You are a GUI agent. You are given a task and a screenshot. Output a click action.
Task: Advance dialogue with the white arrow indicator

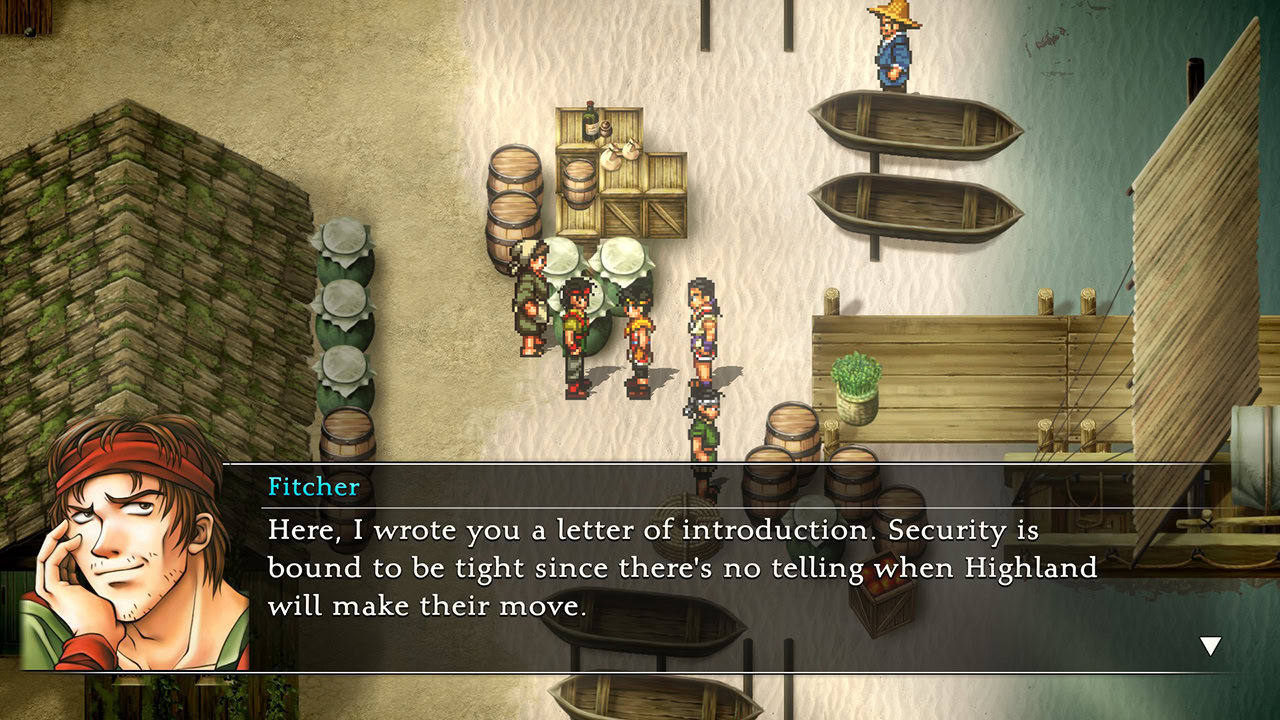[x=1210, y=647]
